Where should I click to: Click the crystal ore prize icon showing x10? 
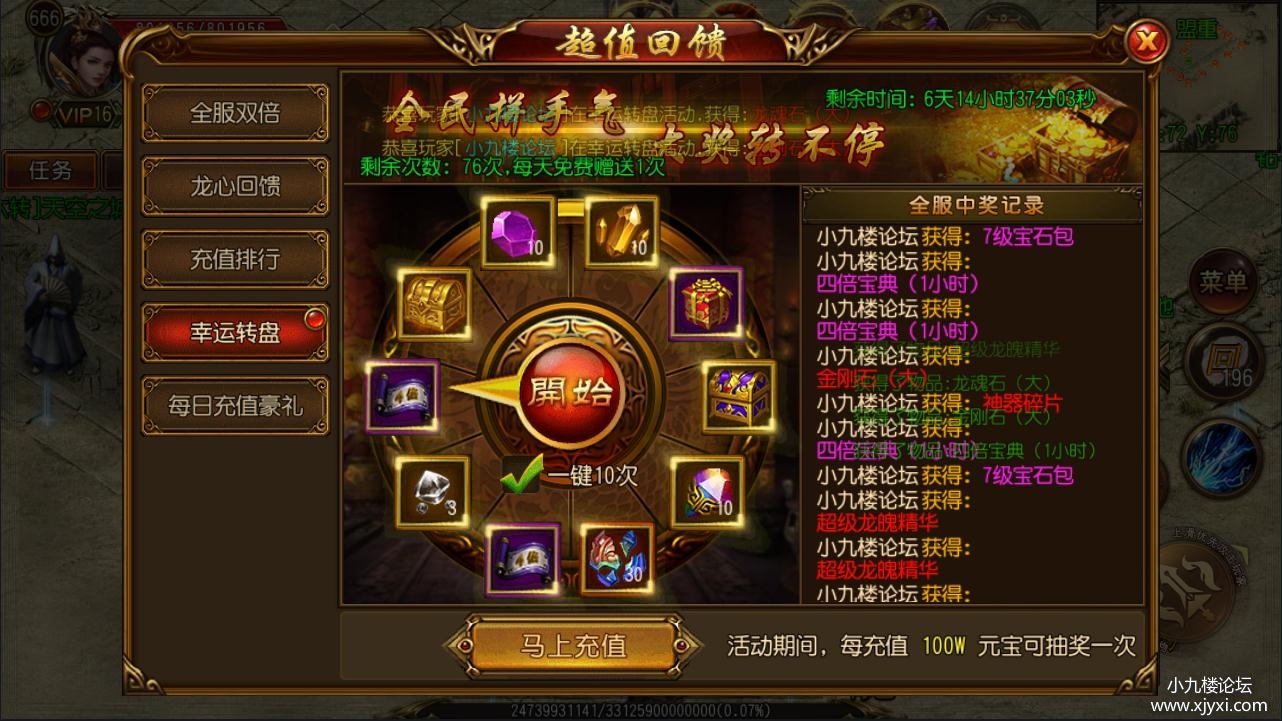point(621,232)
